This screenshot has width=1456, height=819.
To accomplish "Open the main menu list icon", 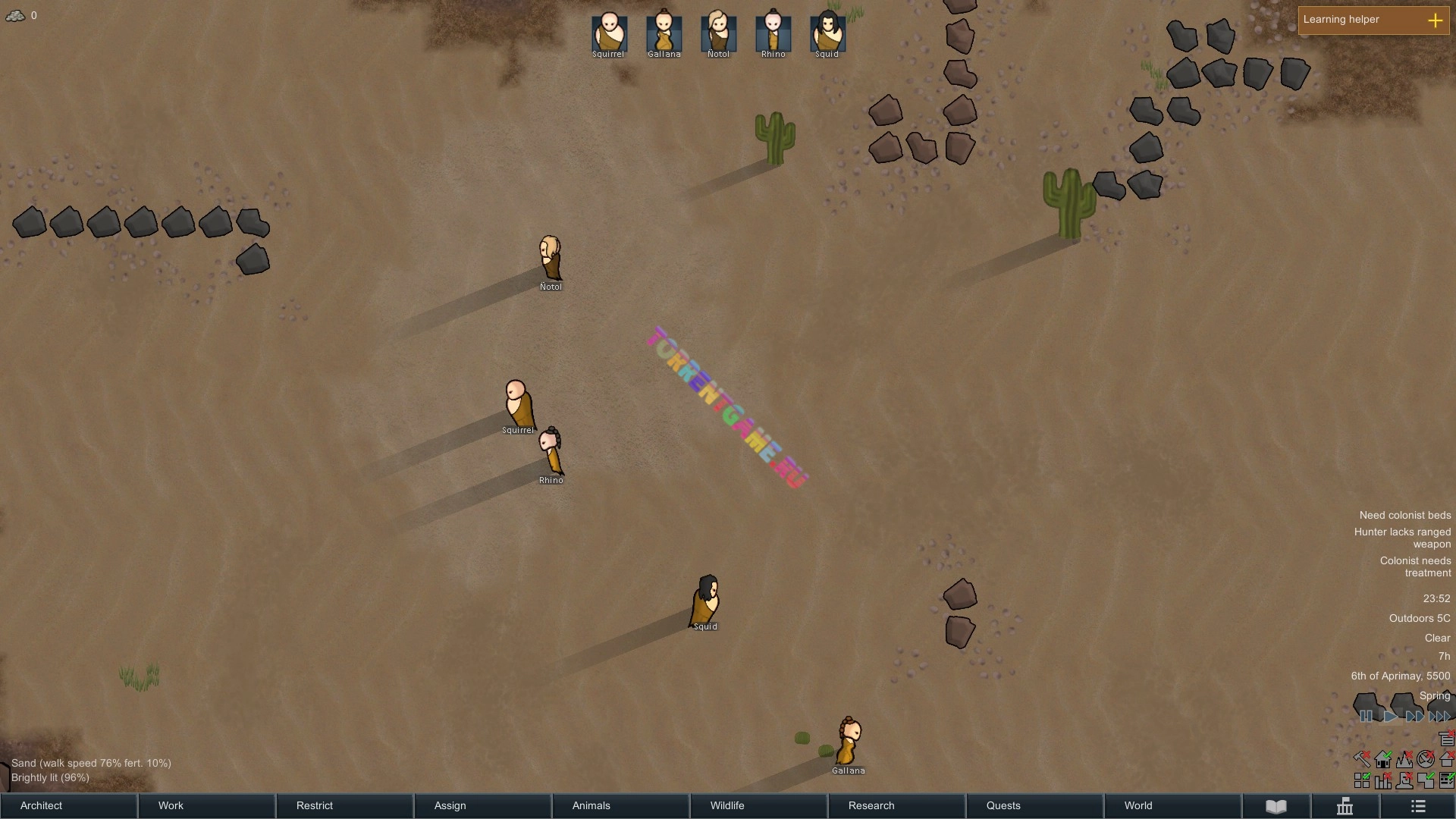I will (1418, 806).
